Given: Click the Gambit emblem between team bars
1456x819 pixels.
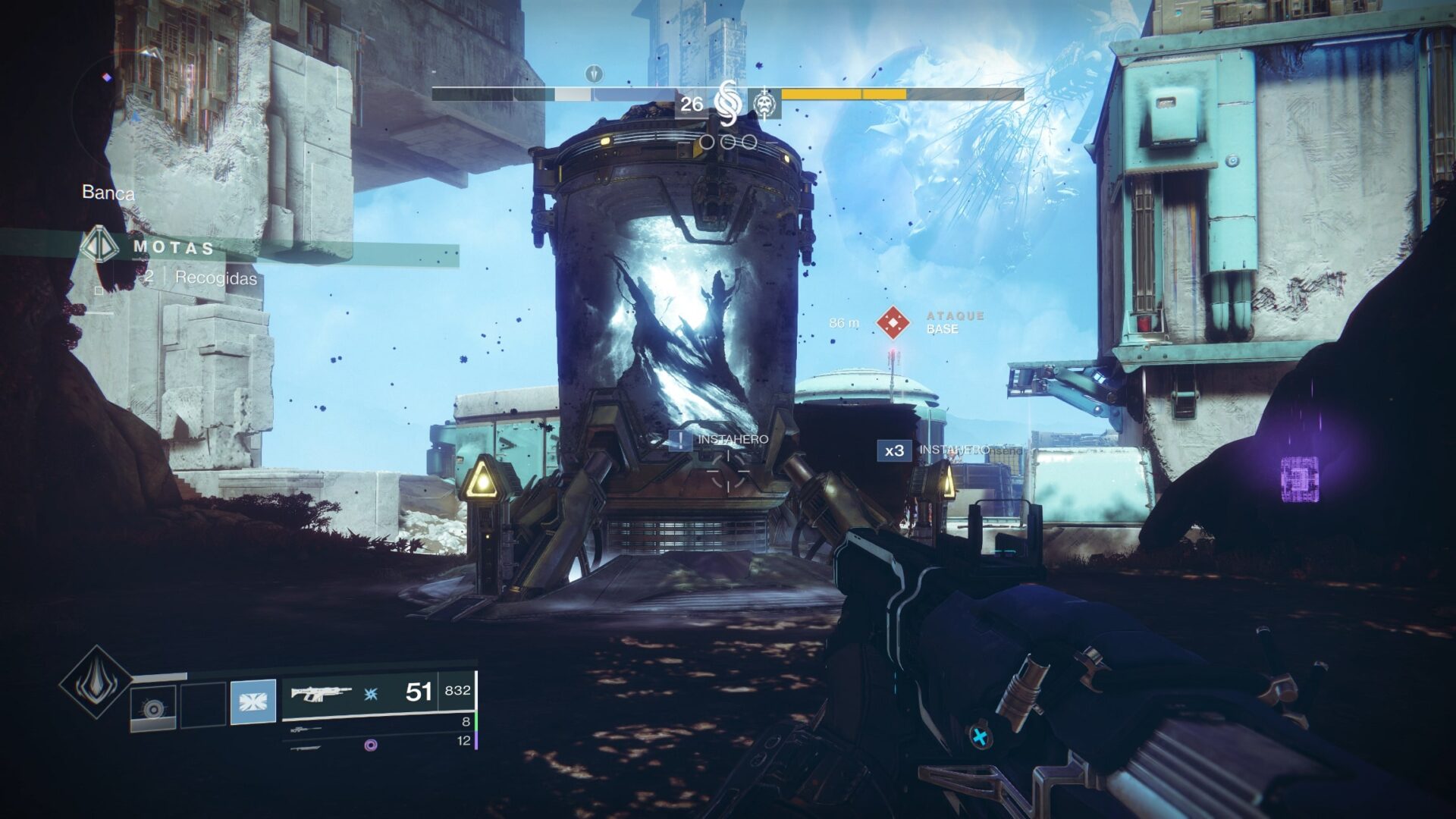Looking at the screenshot, I should pos(726,104).
